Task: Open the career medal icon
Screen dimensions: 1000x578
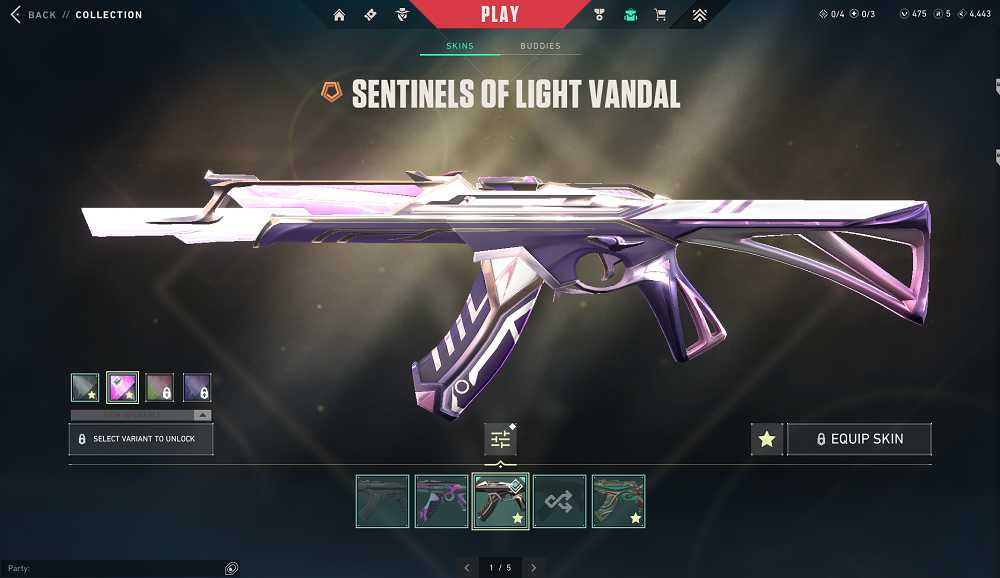Action: pyautogui.click(x=599, y=15)
